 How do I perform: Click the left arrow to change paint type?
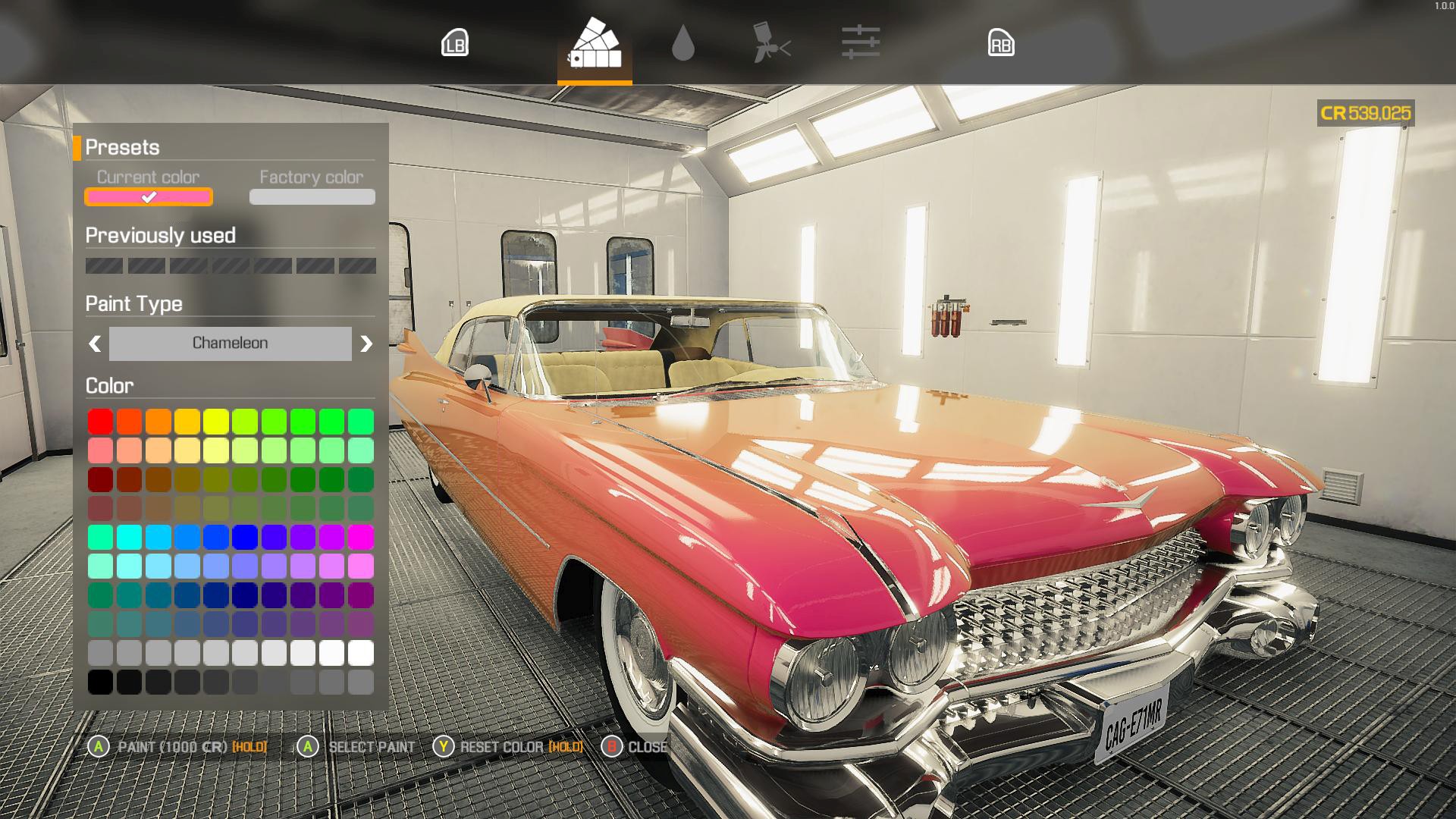[x=93, y=344]
